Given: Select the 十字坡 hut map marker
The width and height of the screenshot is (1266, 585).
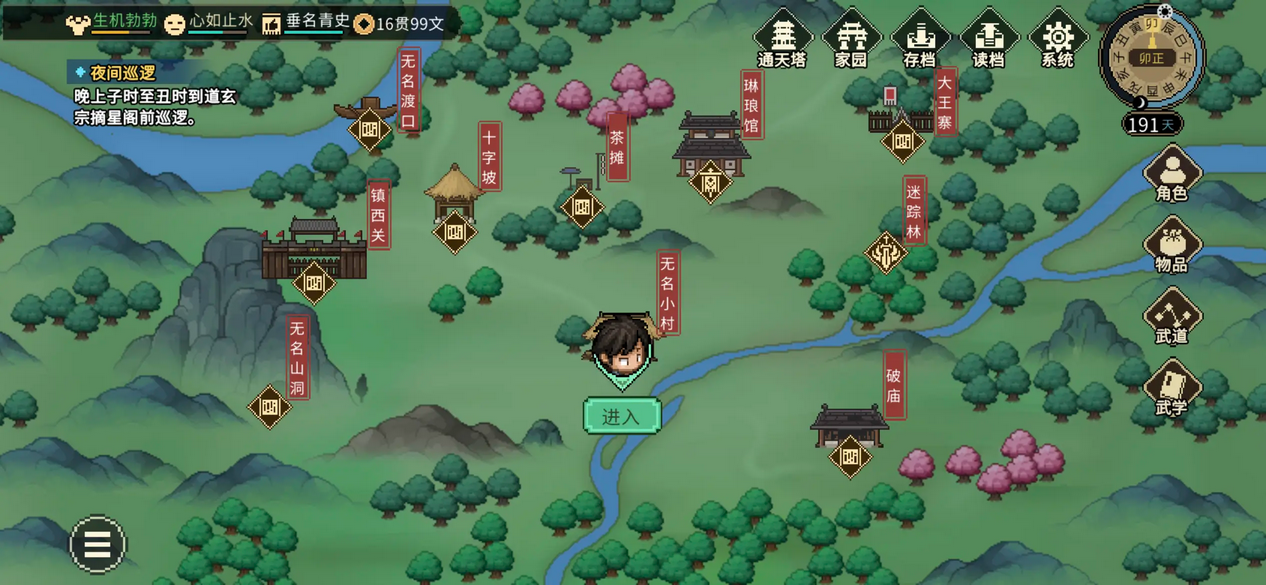Looking at the screenshot, I should [455, 232].
